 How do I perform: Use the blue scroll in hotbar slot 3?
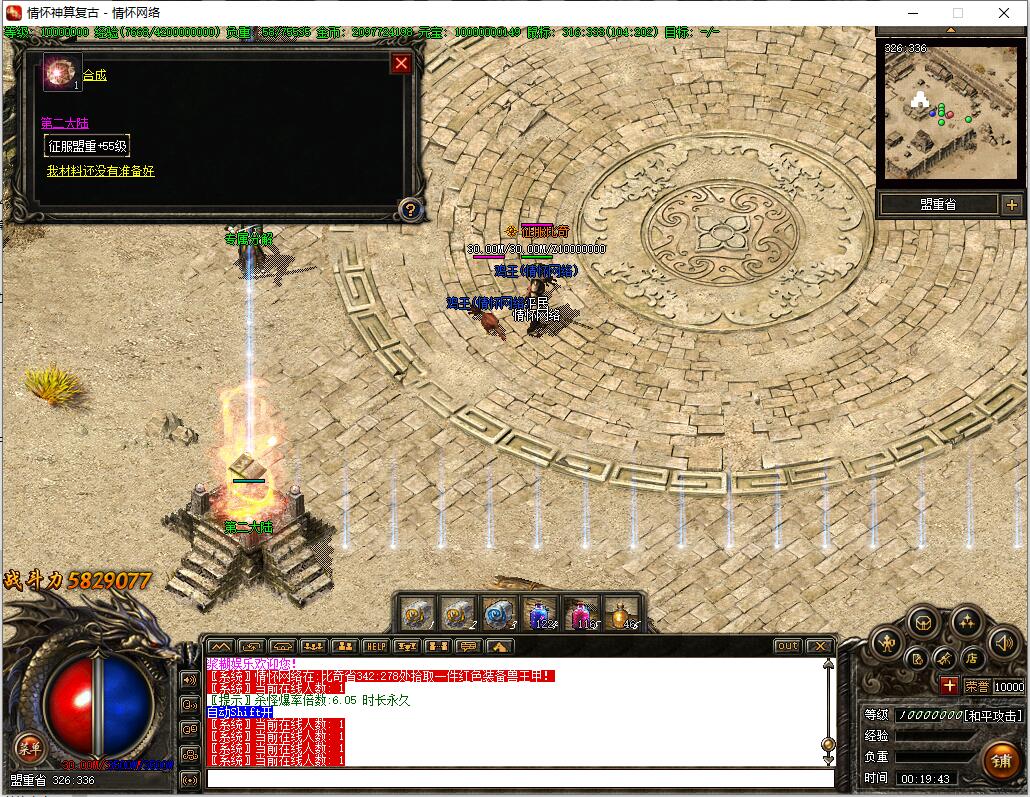(x=498, y=613)
